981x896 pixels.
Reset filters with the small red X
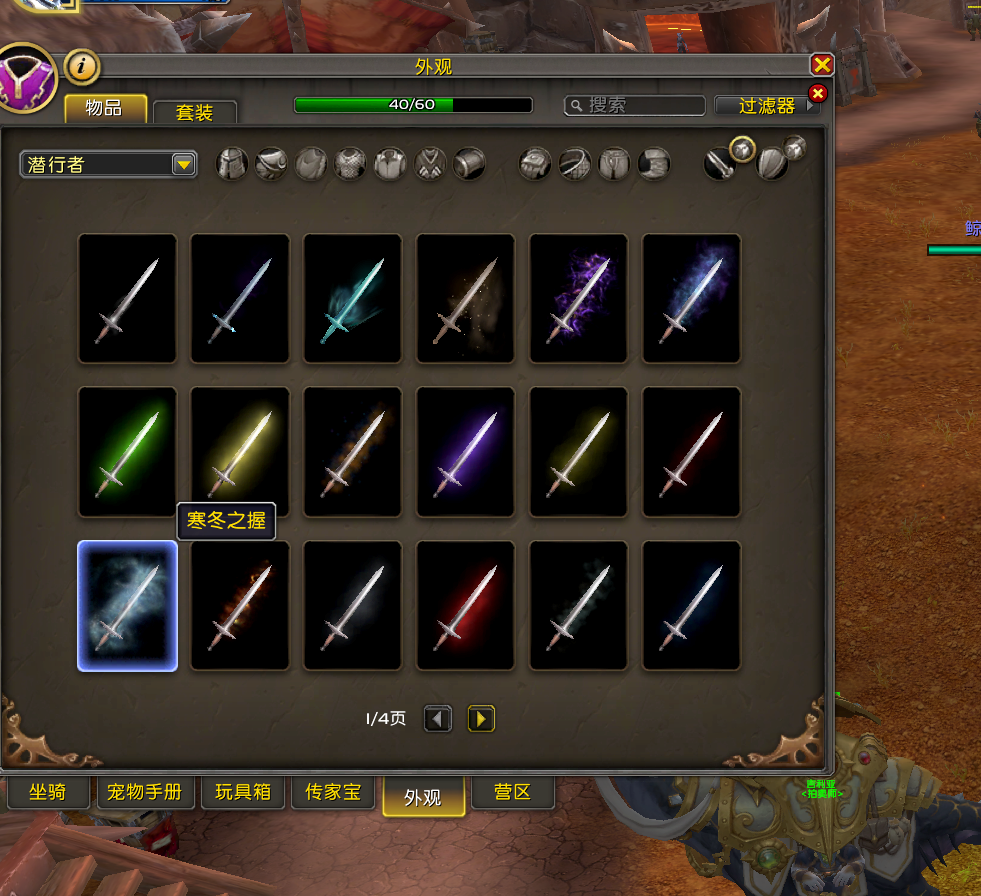(x=817, y=94)
